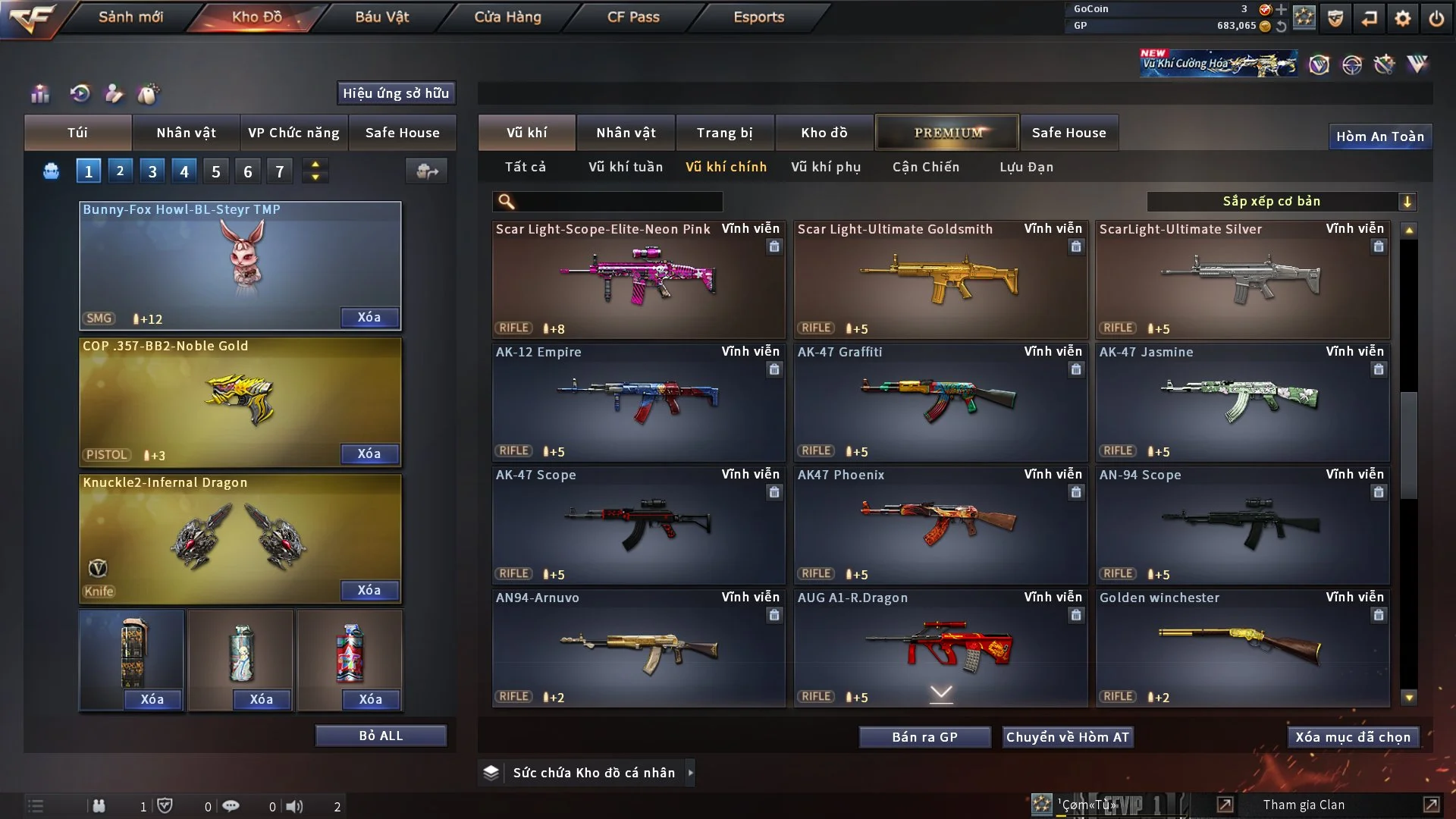
Task: Open the Hiệu ứng sở hữu panel
Action: pos(396,93)
